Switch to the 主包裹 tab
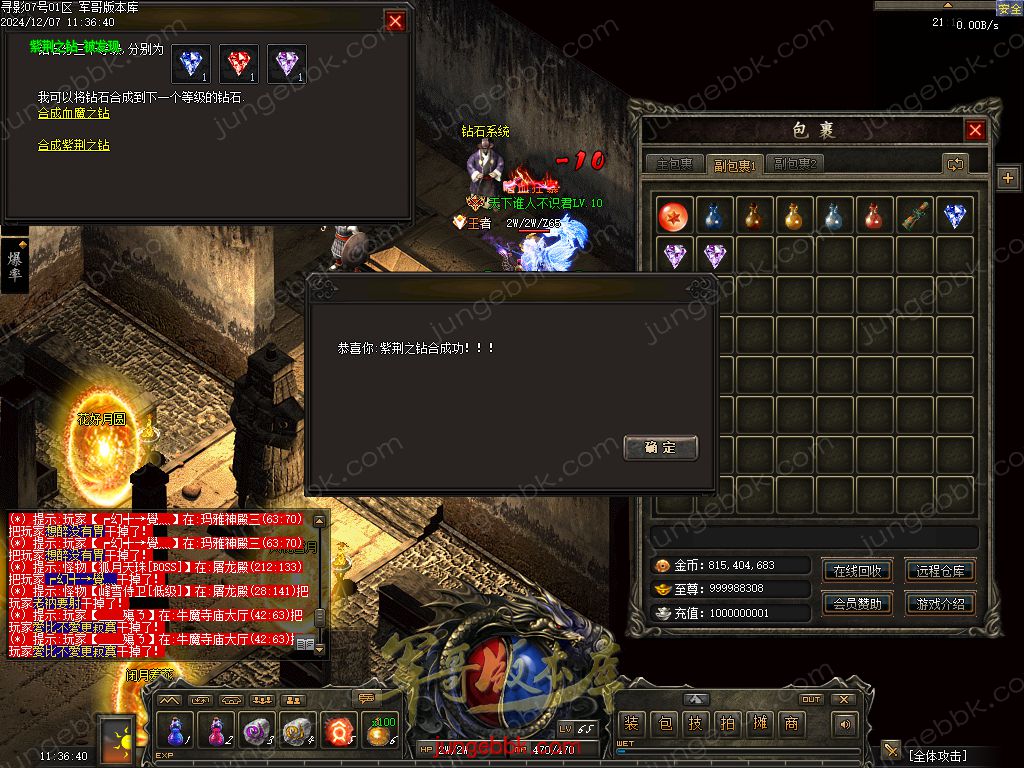1024x768 pixels. point(673,164)
